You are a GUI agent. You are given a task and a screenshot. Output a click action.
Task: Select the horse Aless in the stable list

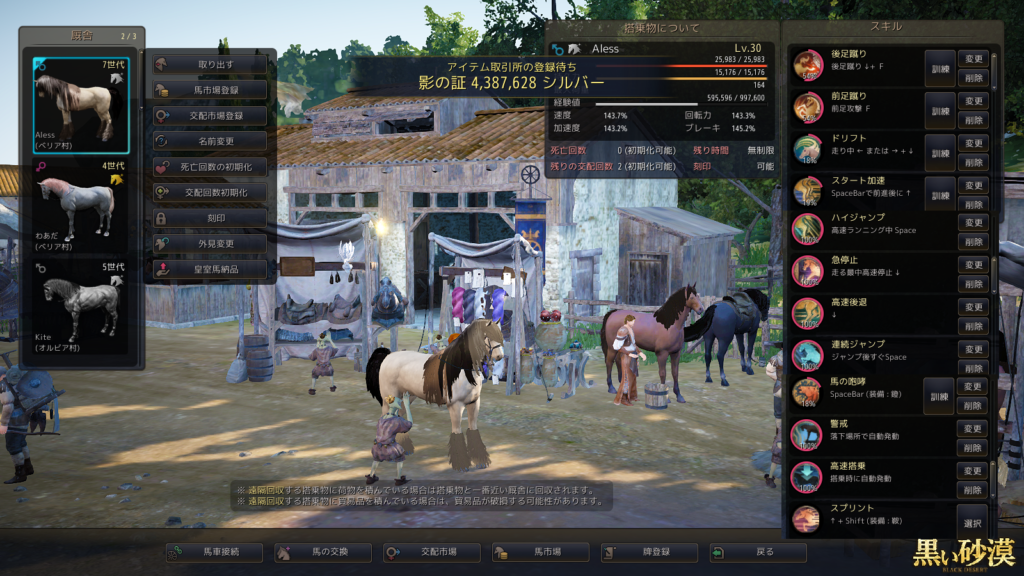click(x=81, y=104)
